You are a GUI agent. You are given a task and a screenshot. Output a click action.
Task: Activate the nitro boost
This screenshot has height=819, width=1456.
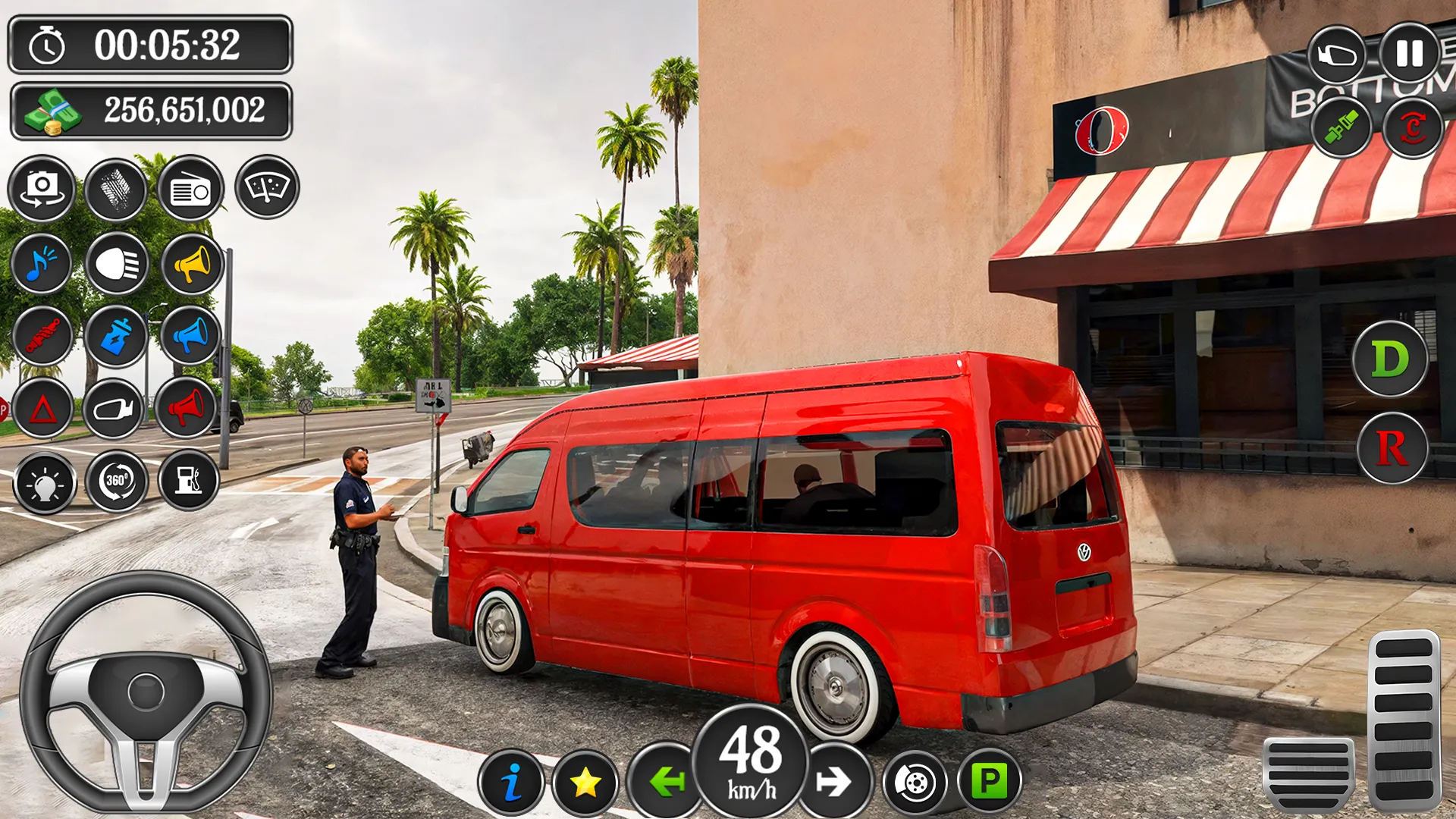coord(116,336)
